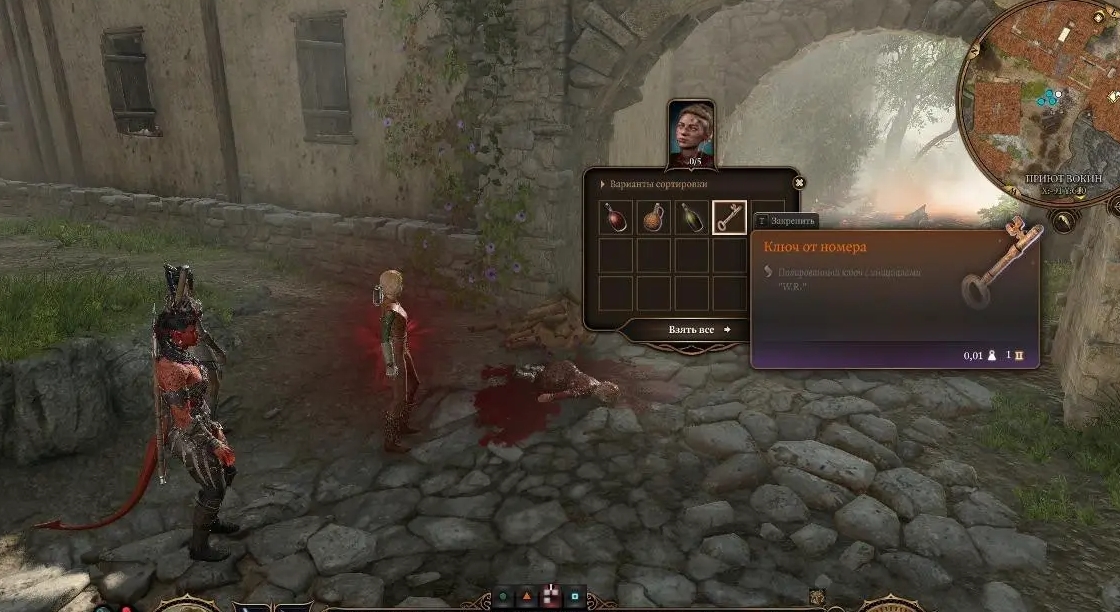1120x612 pixels.
Task: Open the minimap in the top corner
Action: click(x=1040, y=95)
